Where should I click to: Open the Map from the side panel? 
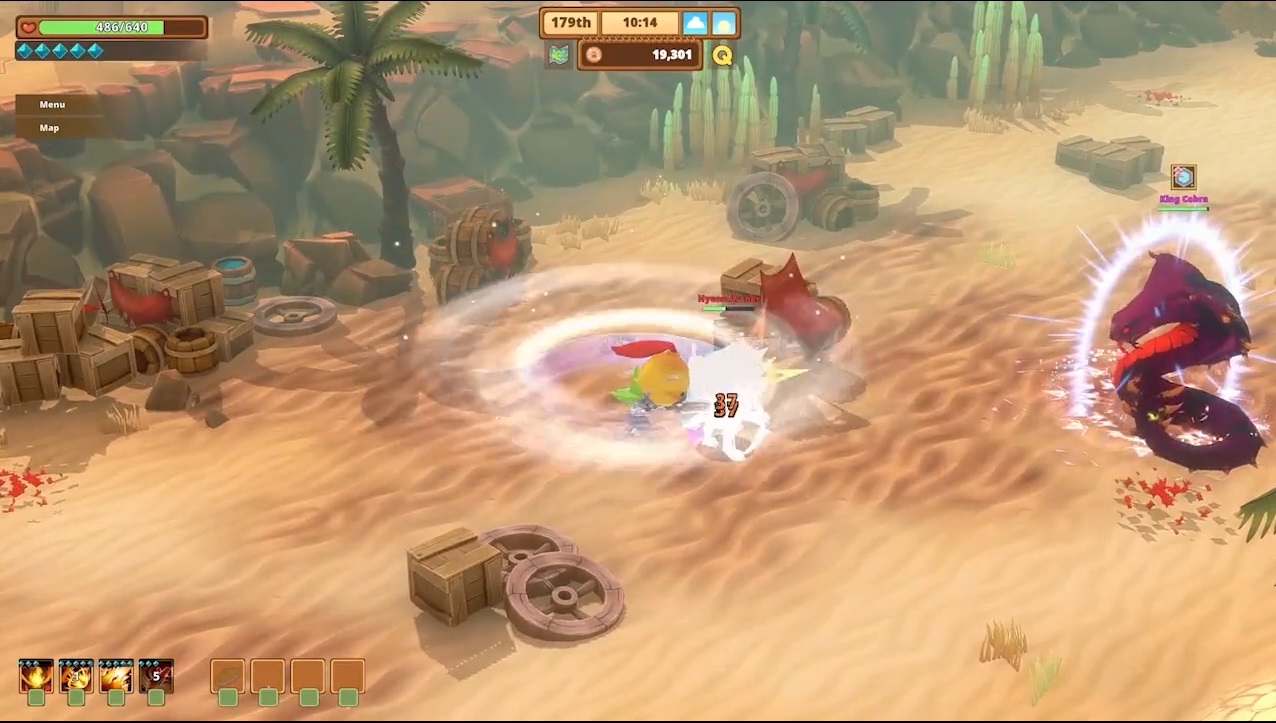point(50,128)
